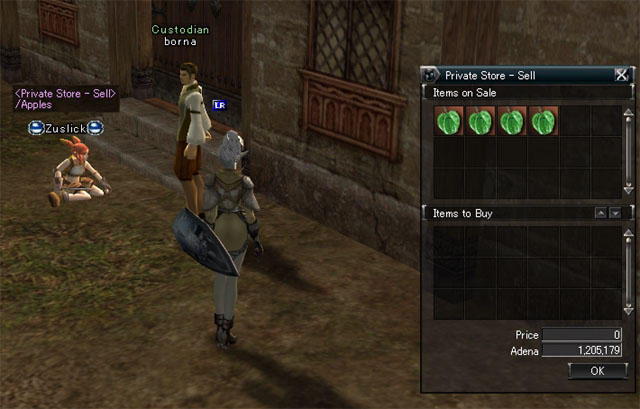Image resolution: width=640 pixels, height=409 pixels.
Task: Close the Private Store - Sell window
Action: coord(622,74)
